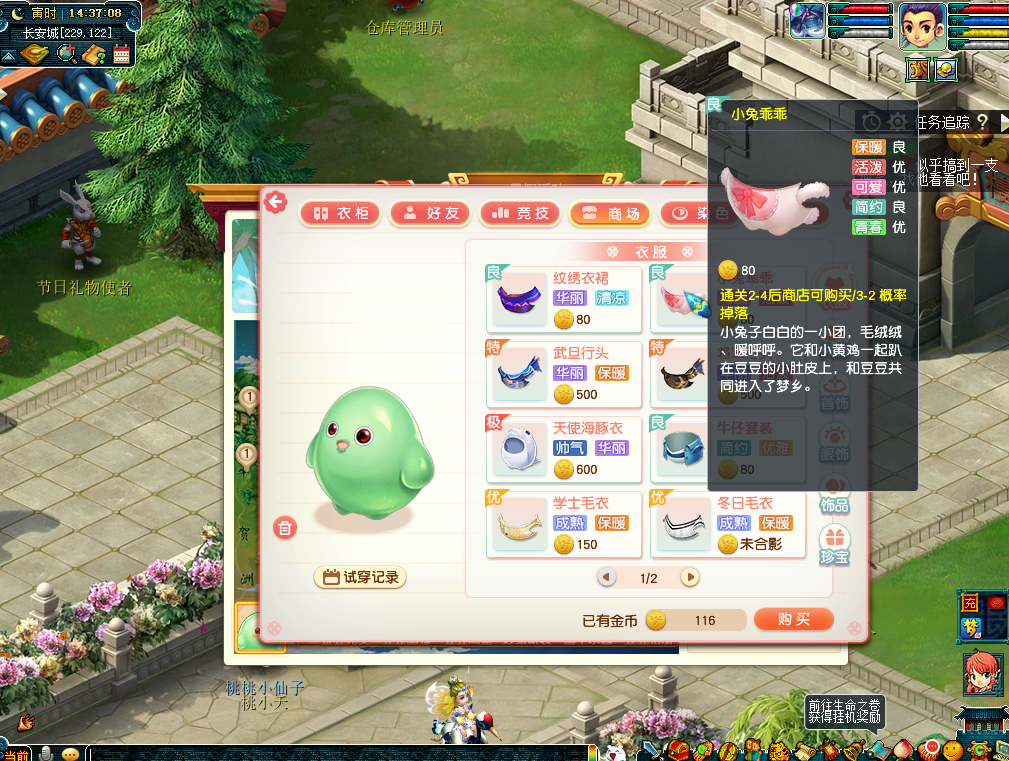Select the 学士毛衣 sweater item
Screen dimensions: 1009x761
tap(564, 523)
